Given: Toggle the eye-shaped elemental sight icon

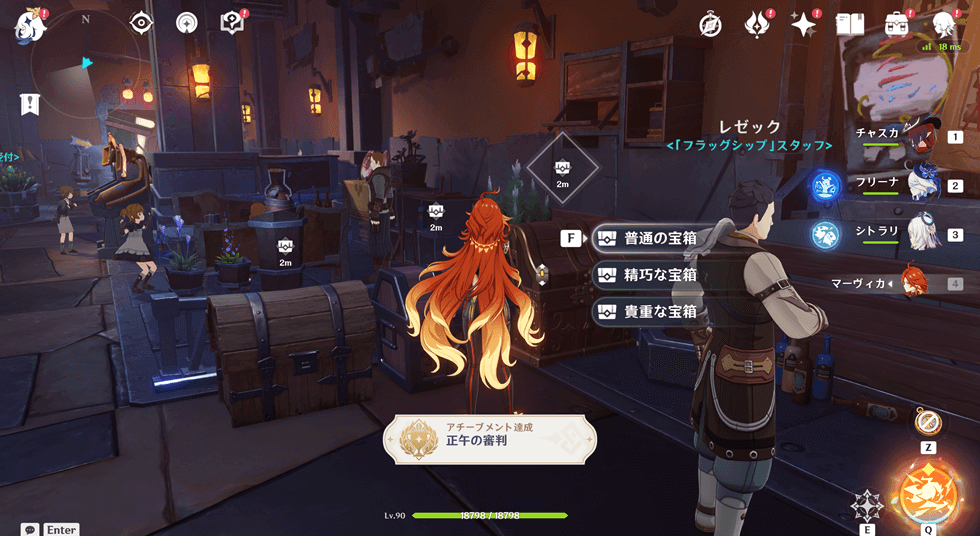Looking at the screenshot, I should click(141, 23).
